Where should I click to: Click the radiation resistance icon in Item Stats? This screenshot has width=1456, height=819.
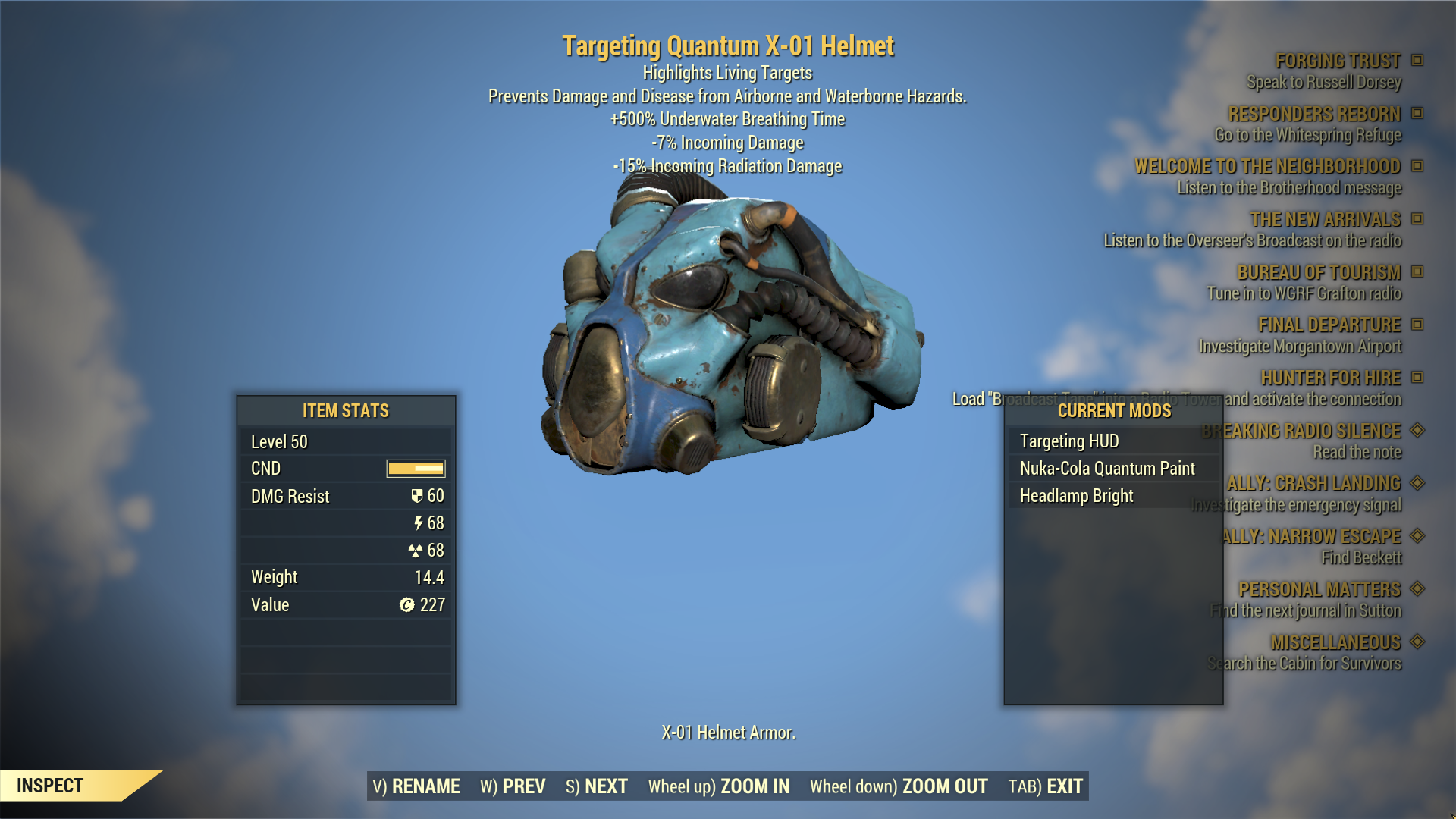click(x=418, y=551)
